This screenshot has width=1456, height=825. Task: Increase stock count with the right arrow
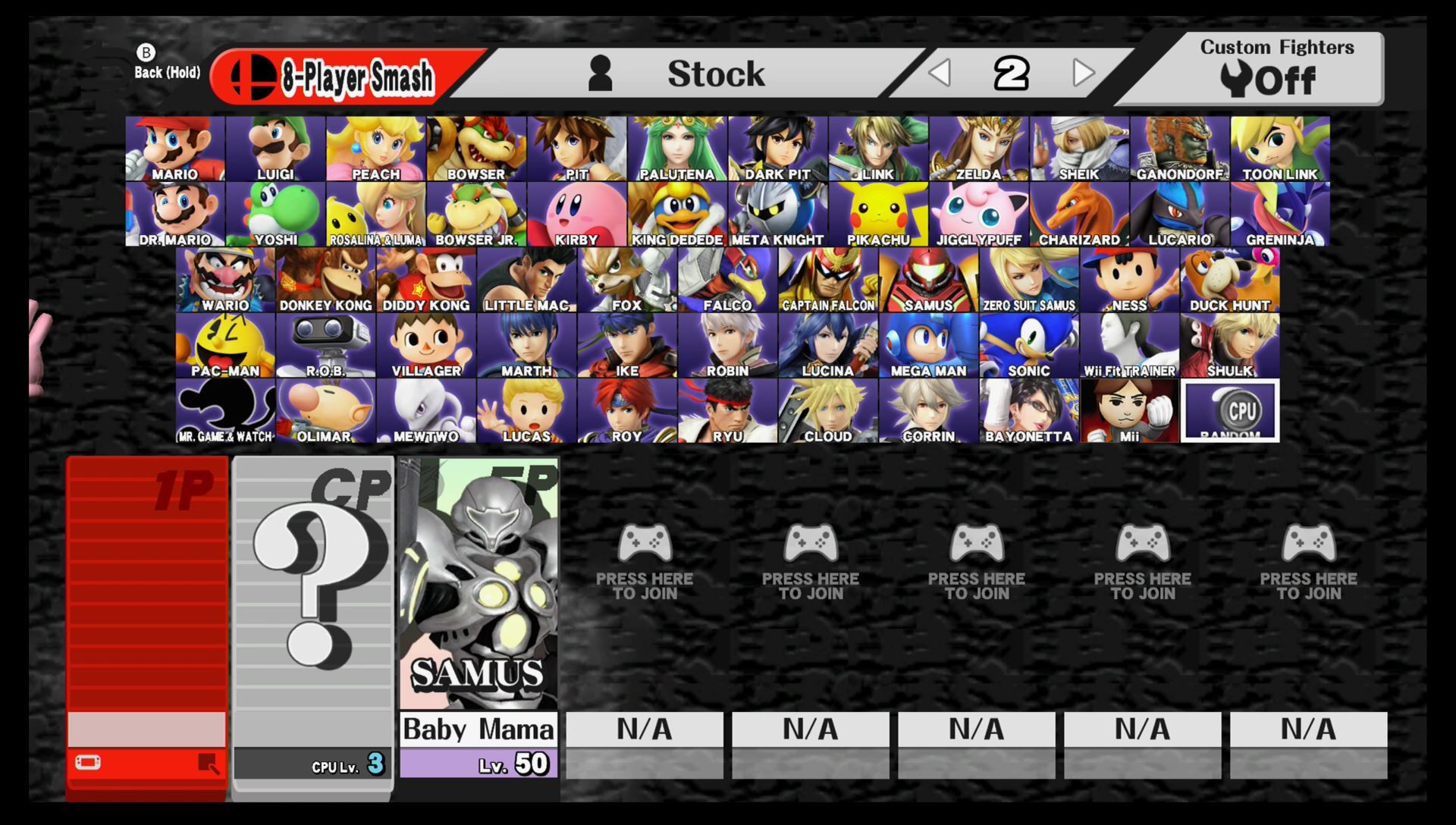(x=1082, y=73)
